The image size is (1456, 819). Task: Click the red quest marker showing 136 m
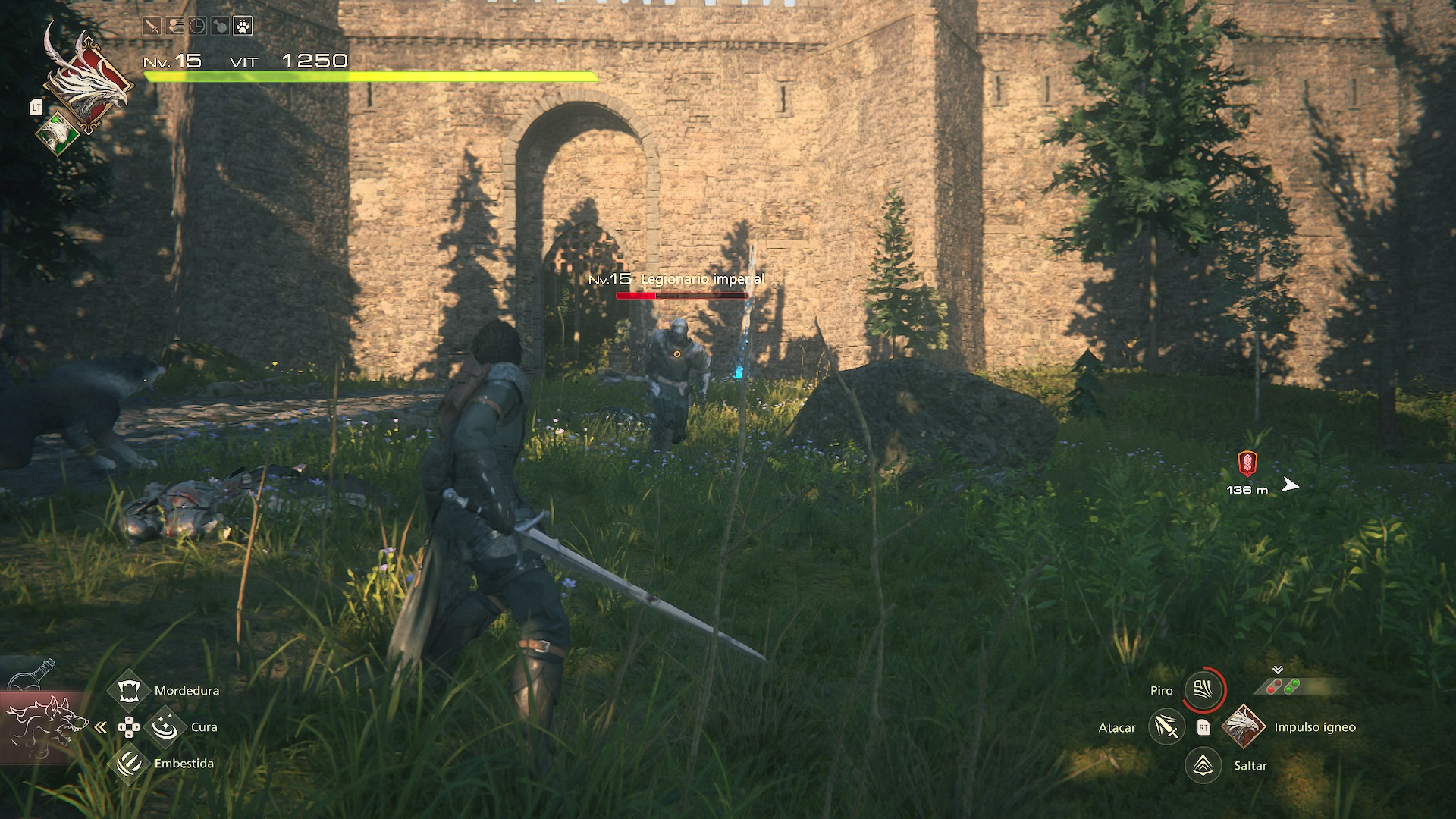tap(1247, 463)
